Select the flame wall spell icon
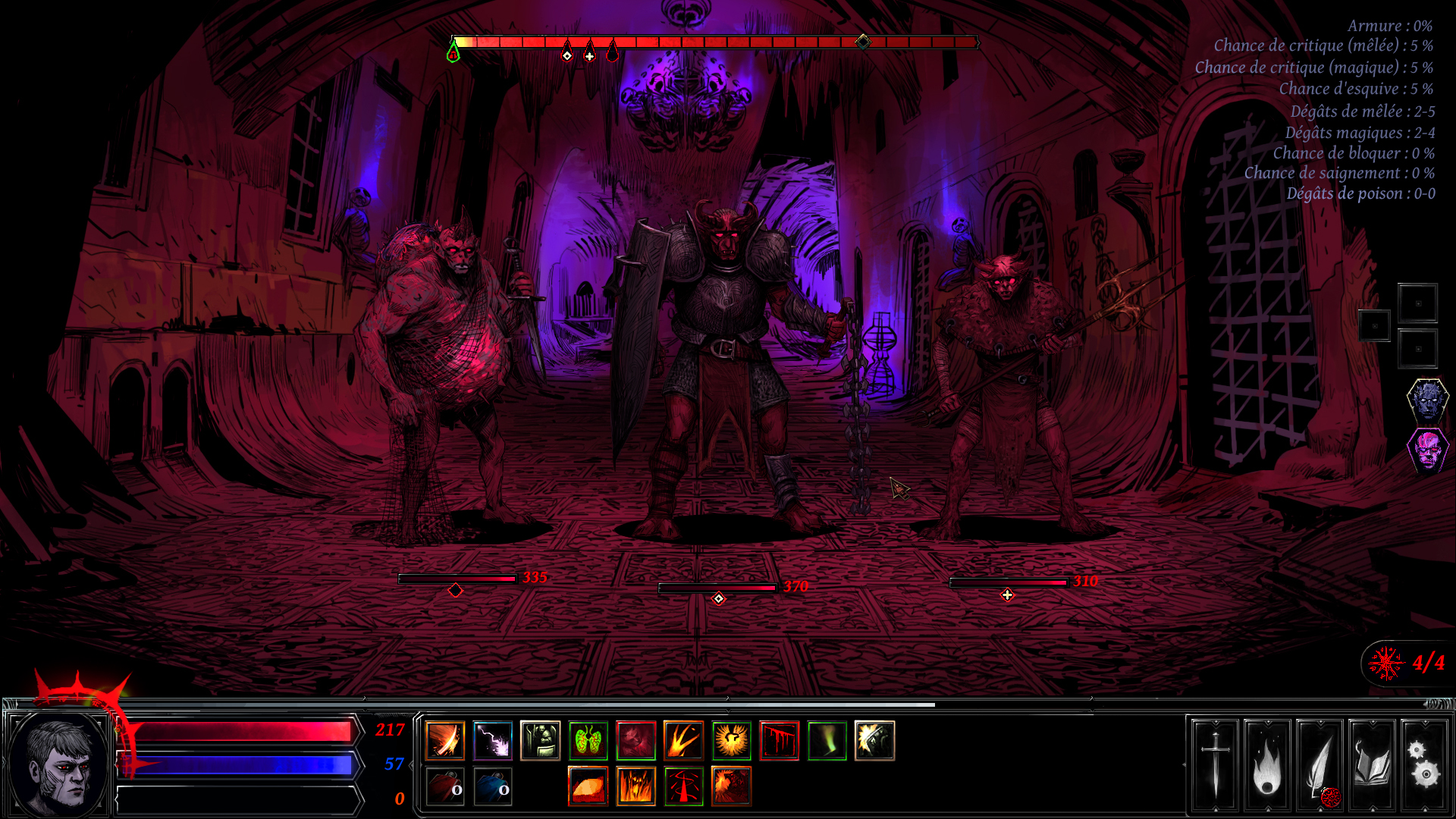The image size is (1456, 819). point(635,787)
